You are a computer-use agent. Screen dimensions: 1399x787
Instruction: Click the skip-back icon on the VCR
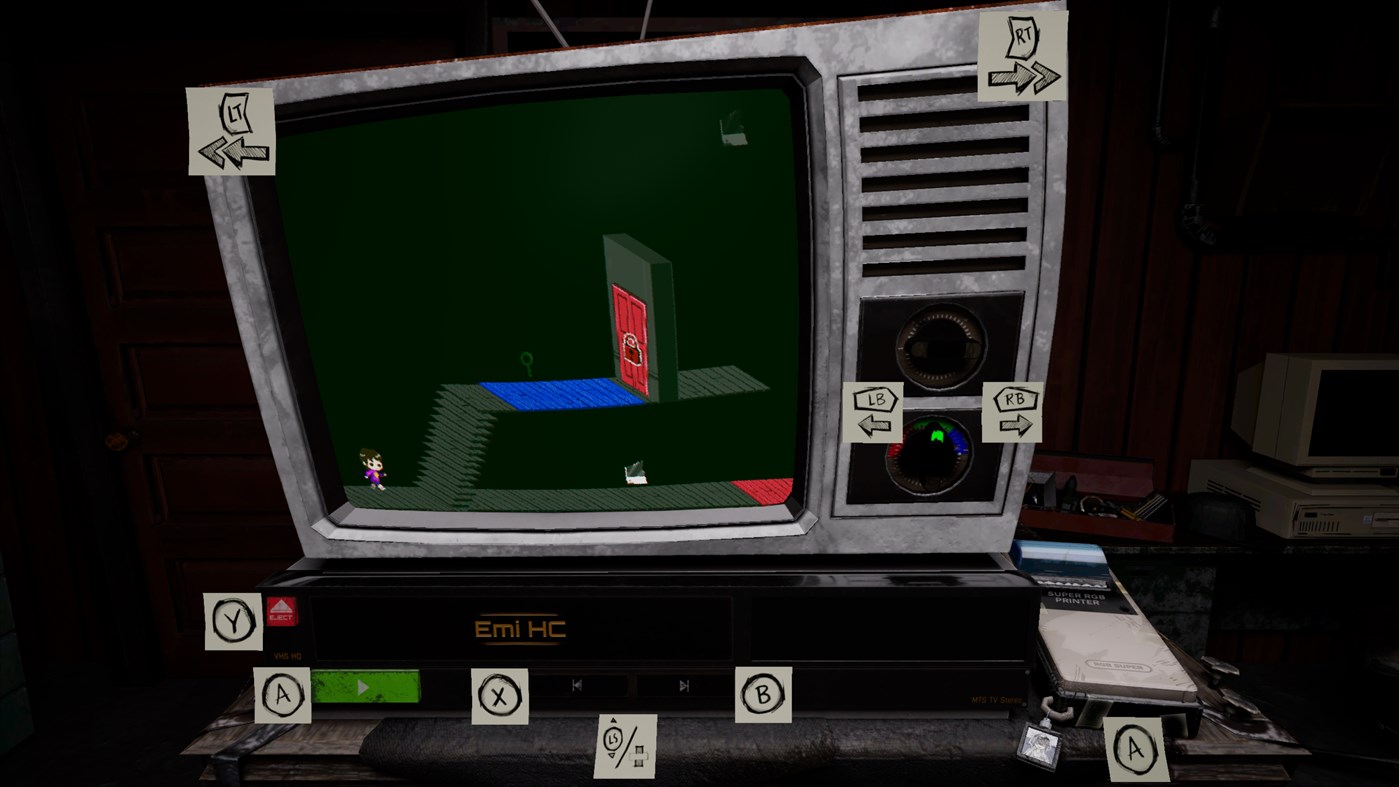point(576,685)
